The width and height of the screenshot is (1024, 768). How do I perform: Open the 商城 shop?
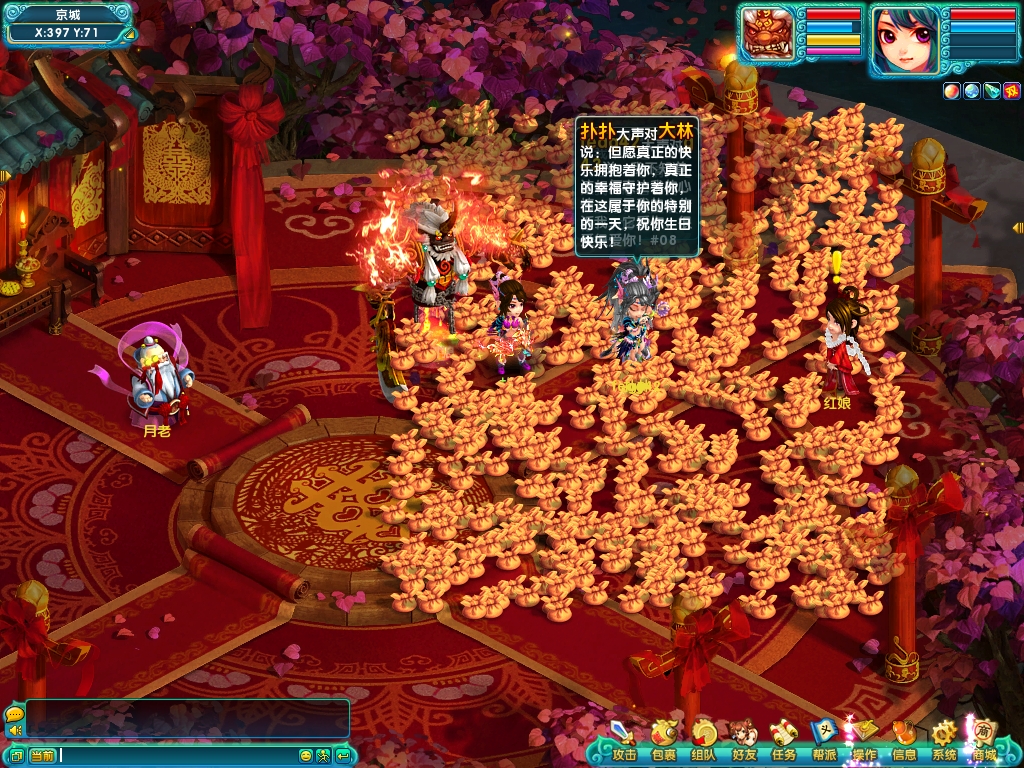[984, 741]
